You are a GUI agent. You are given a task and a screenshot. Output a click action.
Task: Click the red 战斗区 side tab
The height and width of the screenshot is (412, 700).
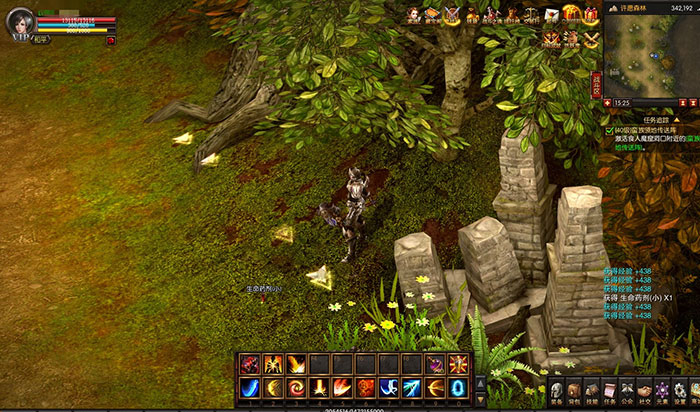(596, 80)
